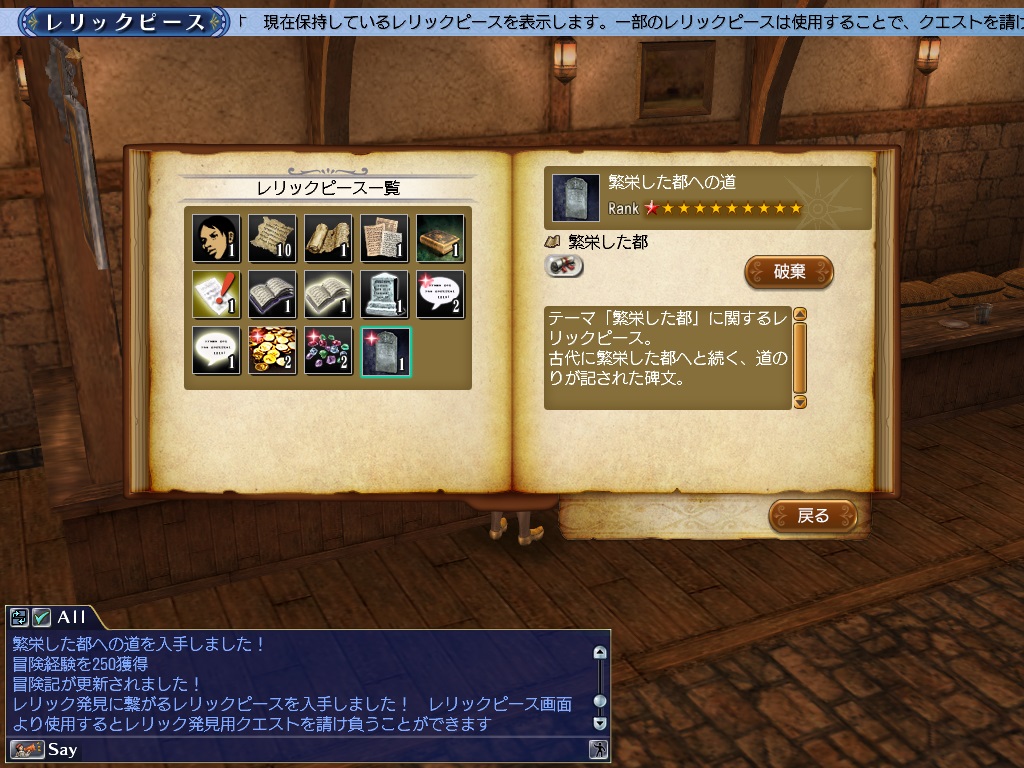Switch to the All chat tab
1024x768 pixels.
point(71,617)
